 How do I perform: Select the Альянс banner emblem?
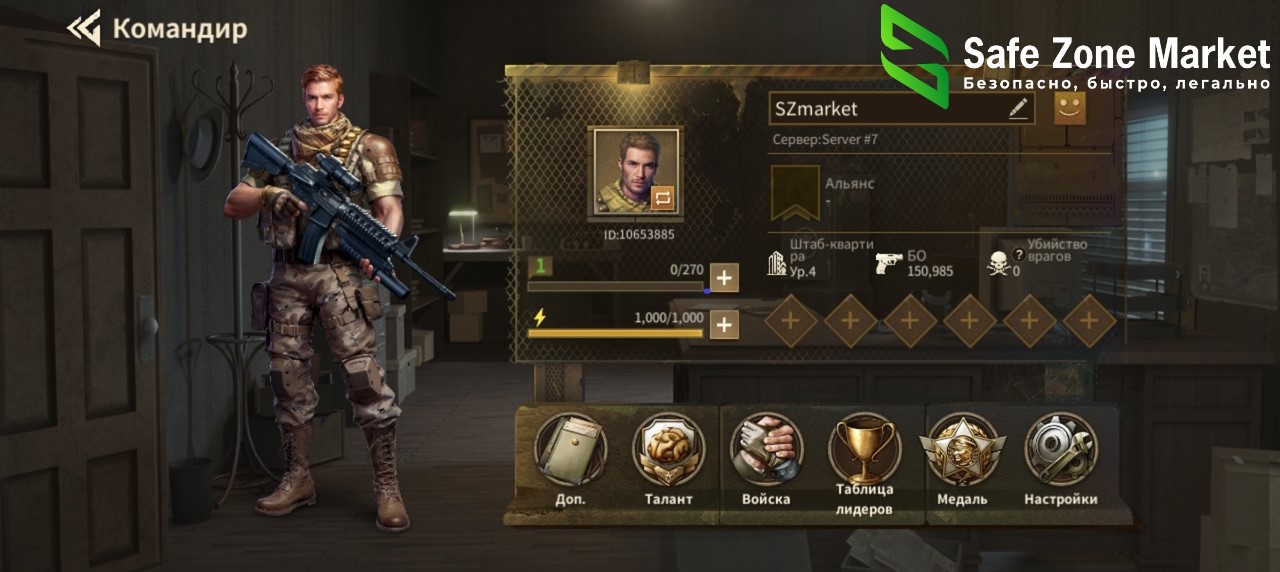click(795, 192)
